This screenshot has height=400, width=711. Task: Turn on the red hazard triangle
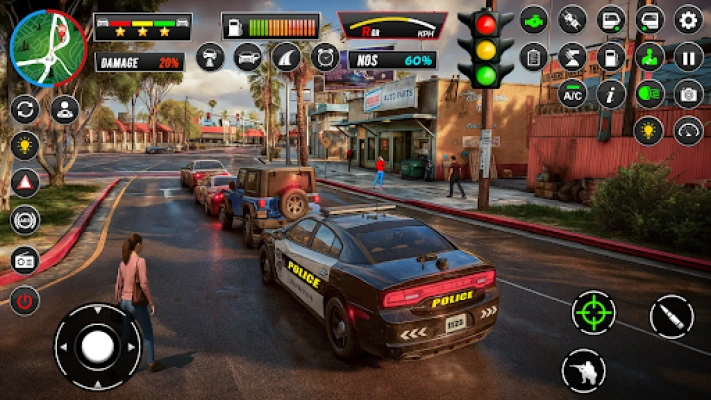tap(25, 182)
